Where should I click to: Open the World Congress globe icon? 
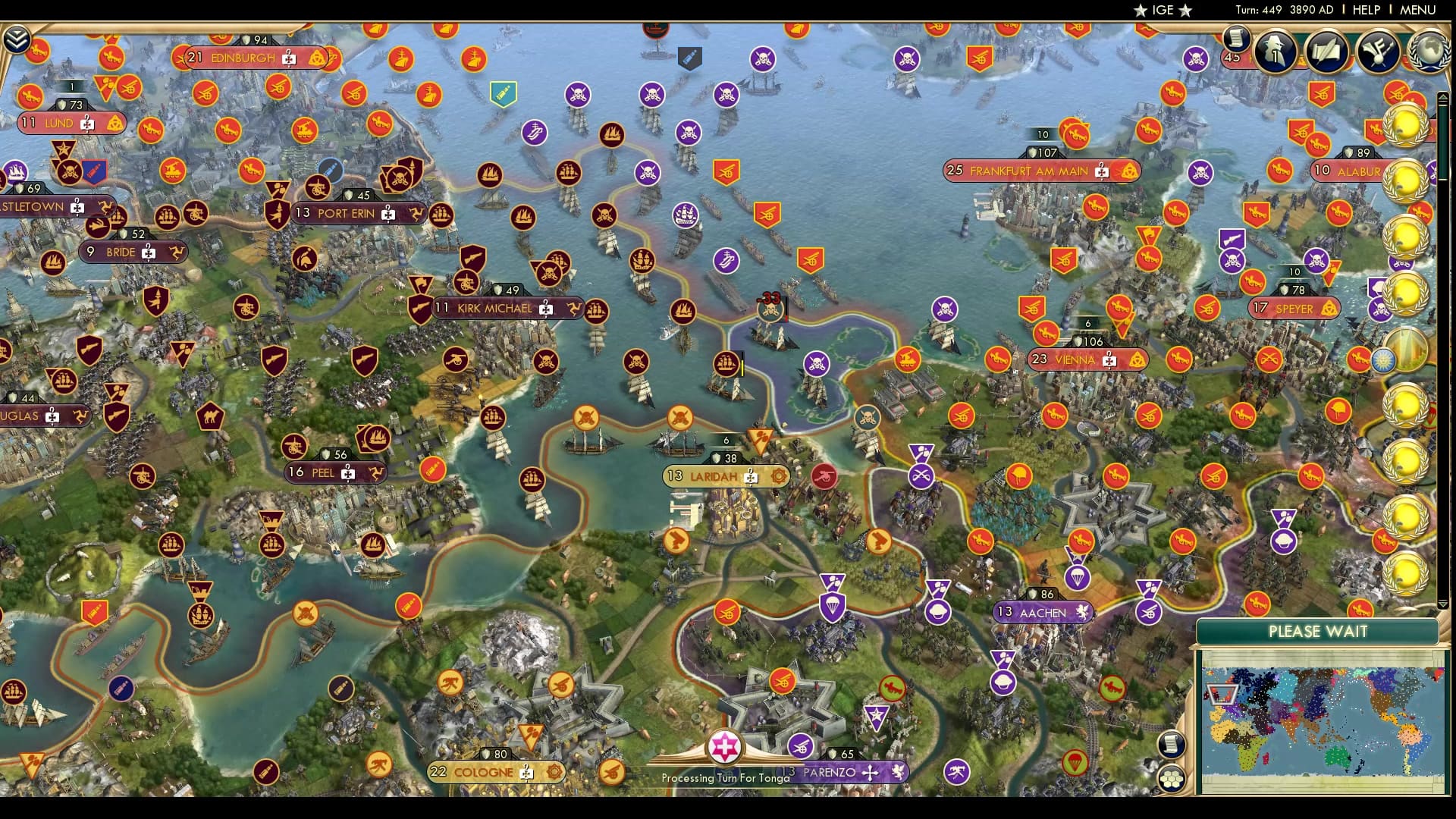tap(1430, 52)
